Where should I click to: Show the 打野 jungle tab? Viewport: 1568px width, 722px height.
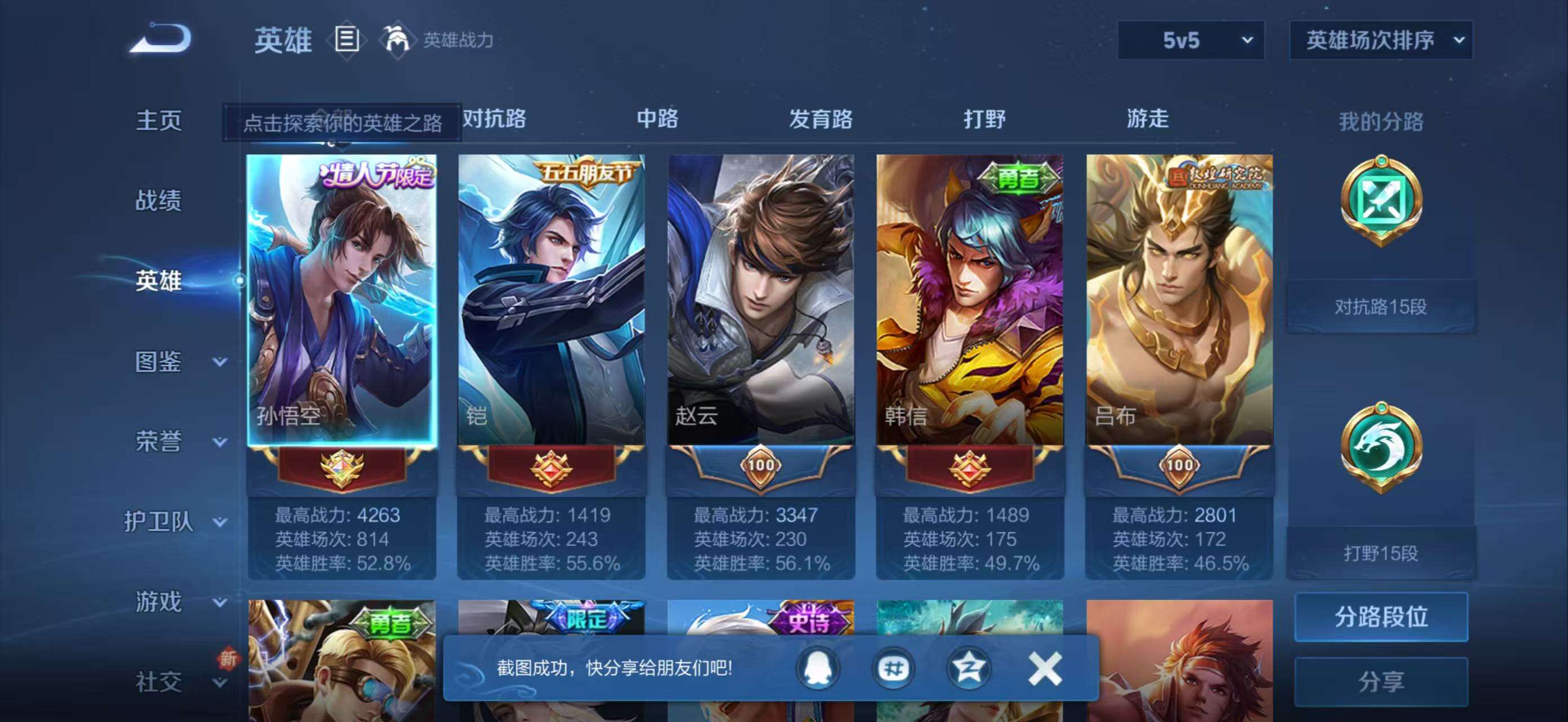[x=984, y=118]
